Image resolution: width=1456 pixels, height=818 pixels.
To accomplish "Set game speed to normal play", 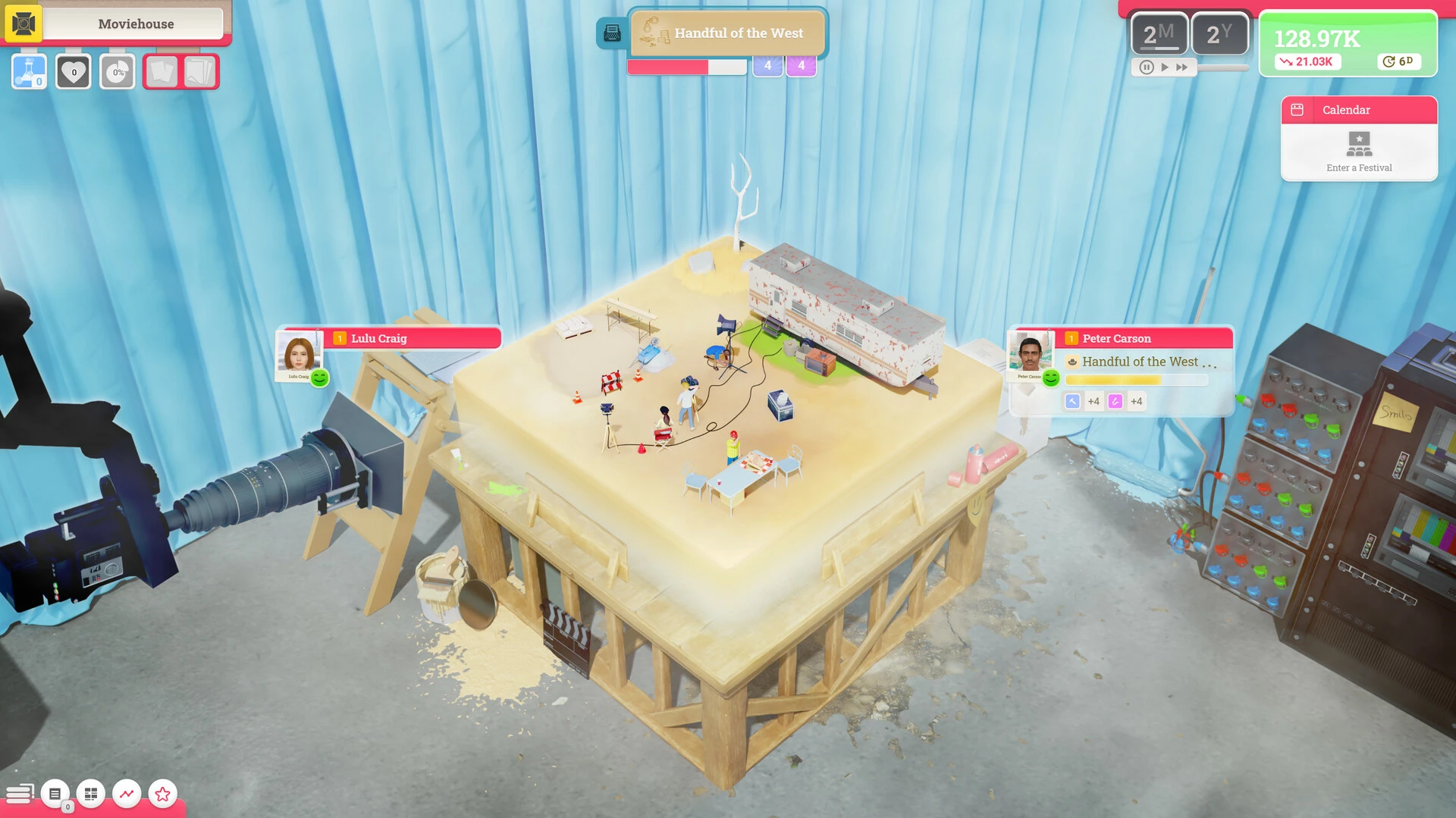I will pos(1165,67).
